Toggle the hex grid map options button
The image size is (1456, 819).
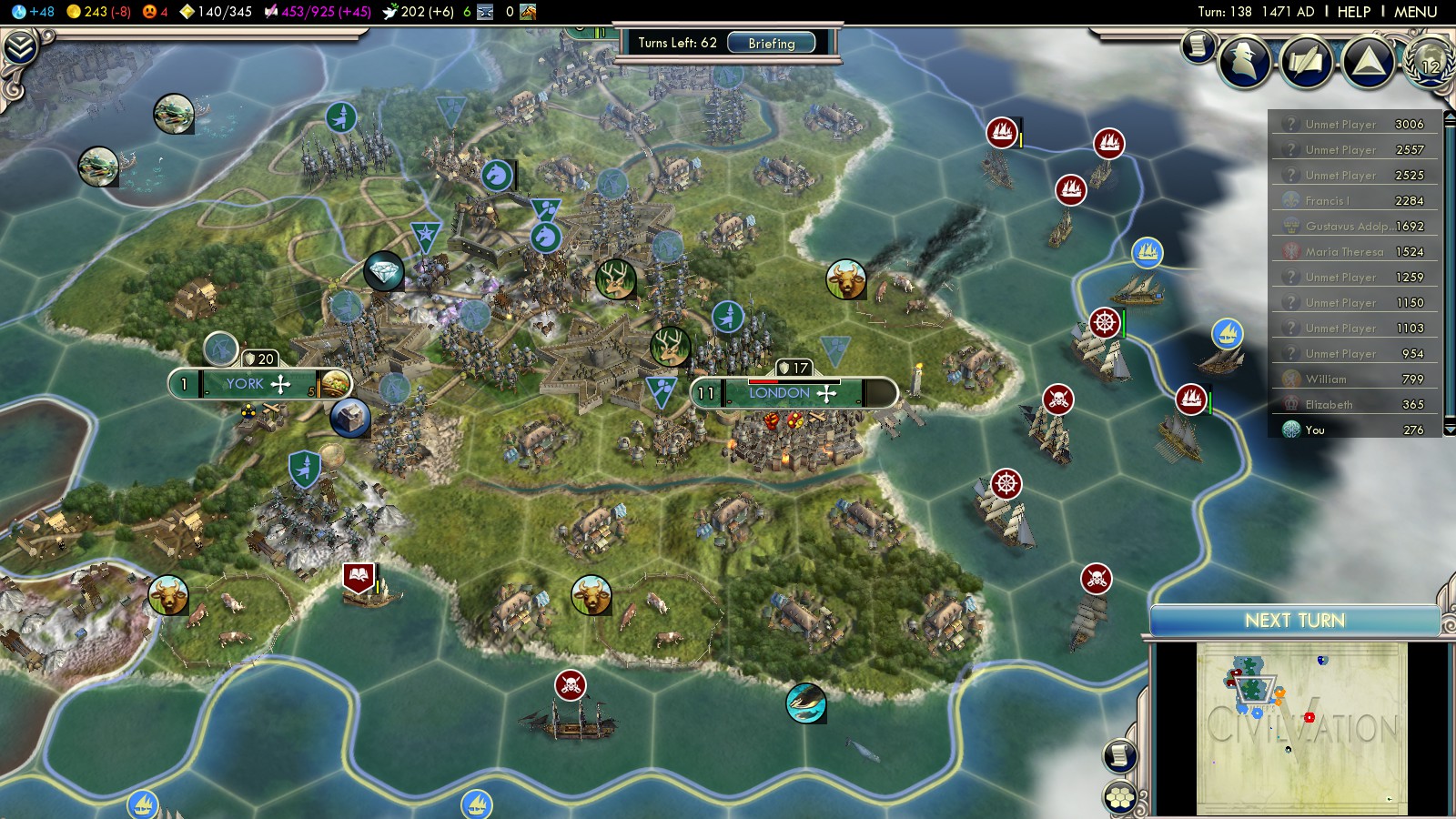1120,798
